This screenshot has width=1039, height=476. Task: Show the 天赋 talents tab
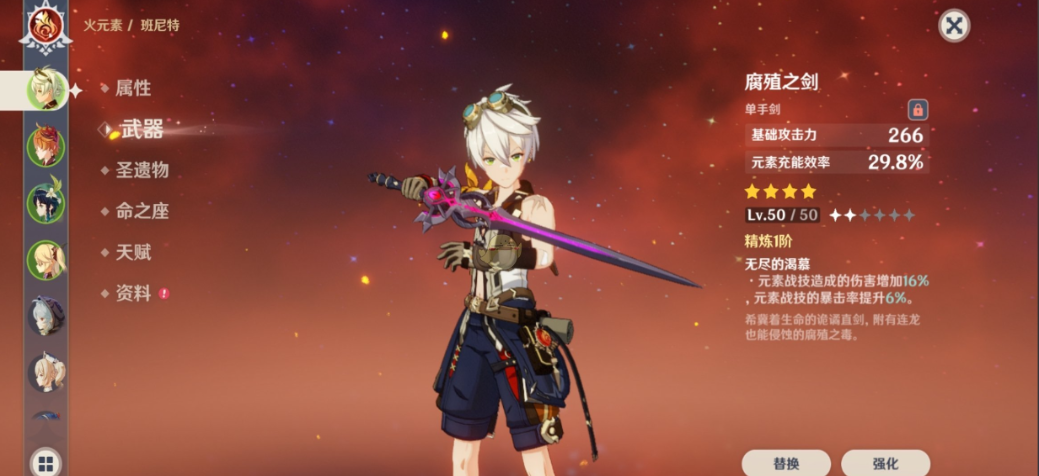coord(133,252)
